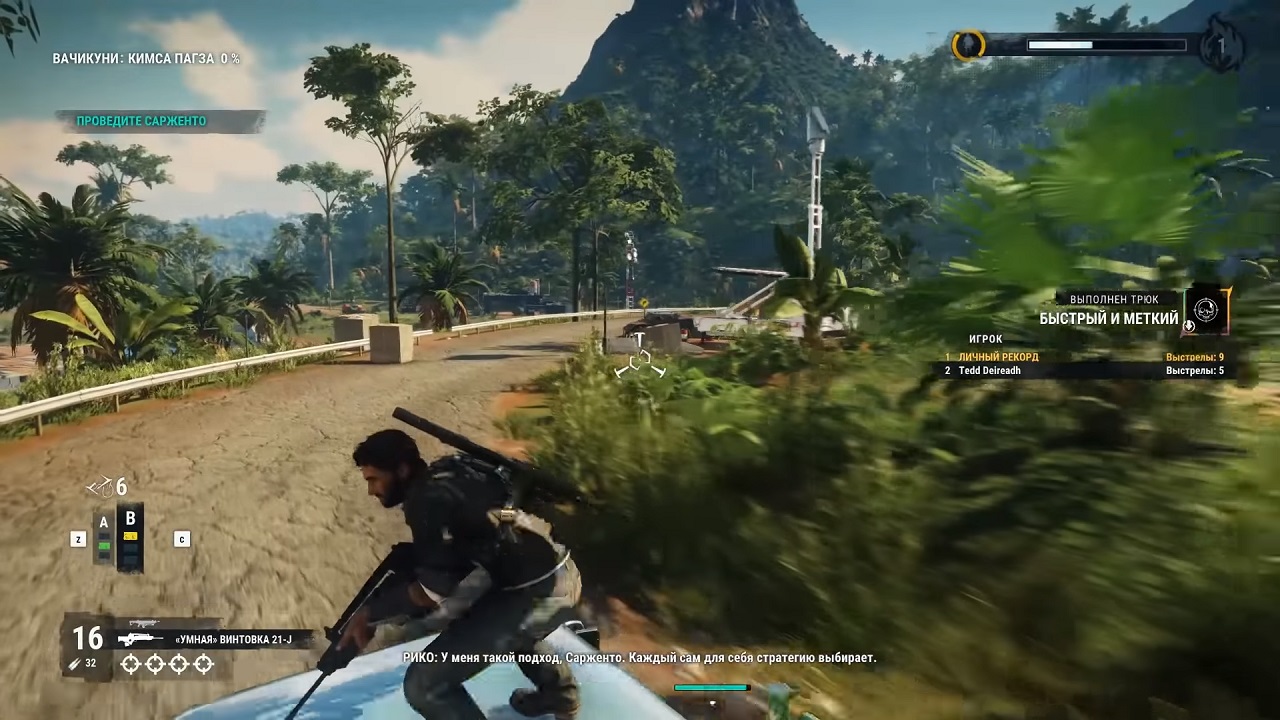Switch to grapple loadout B
Image resolution: width=1280 pixels, height=720 pixels.
pos(130,536)
